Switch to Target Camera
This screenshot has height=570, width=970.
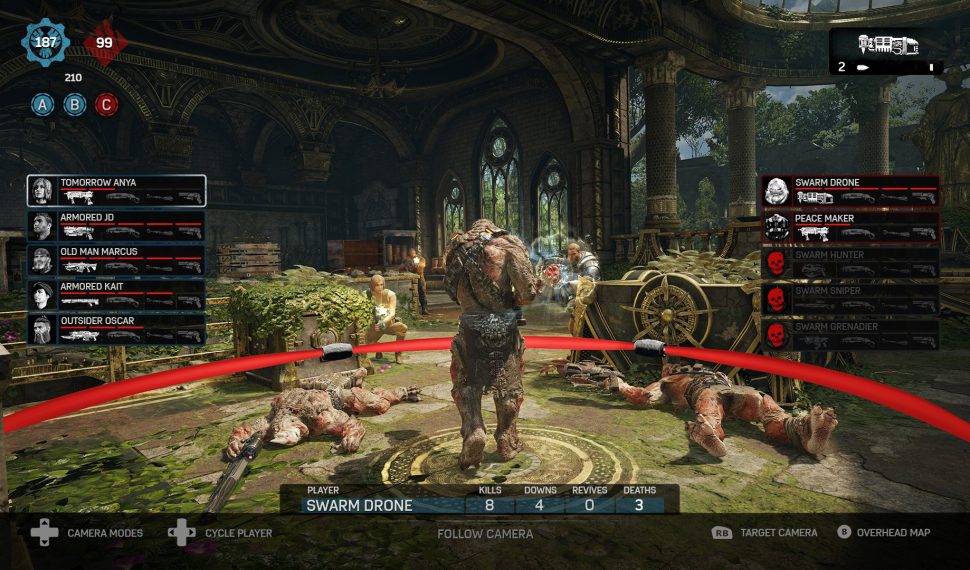pyautogui.click(x=765, y=533)
